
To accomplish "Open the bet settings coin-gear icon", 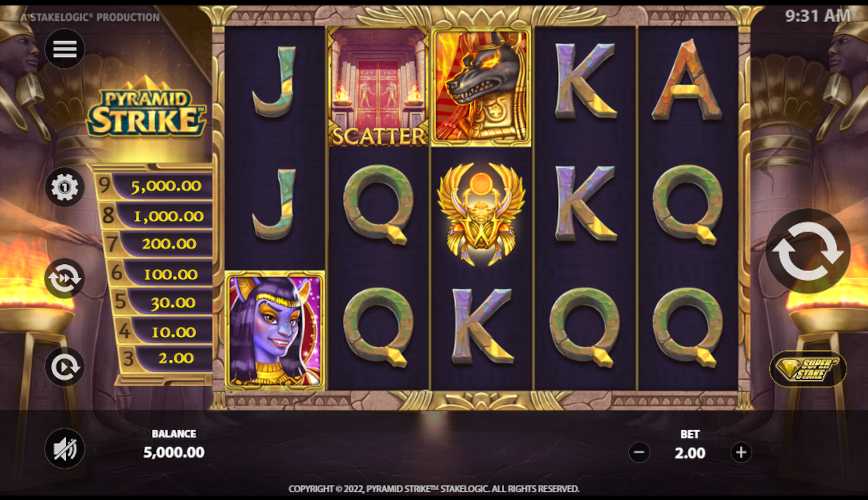I will 65,187.
